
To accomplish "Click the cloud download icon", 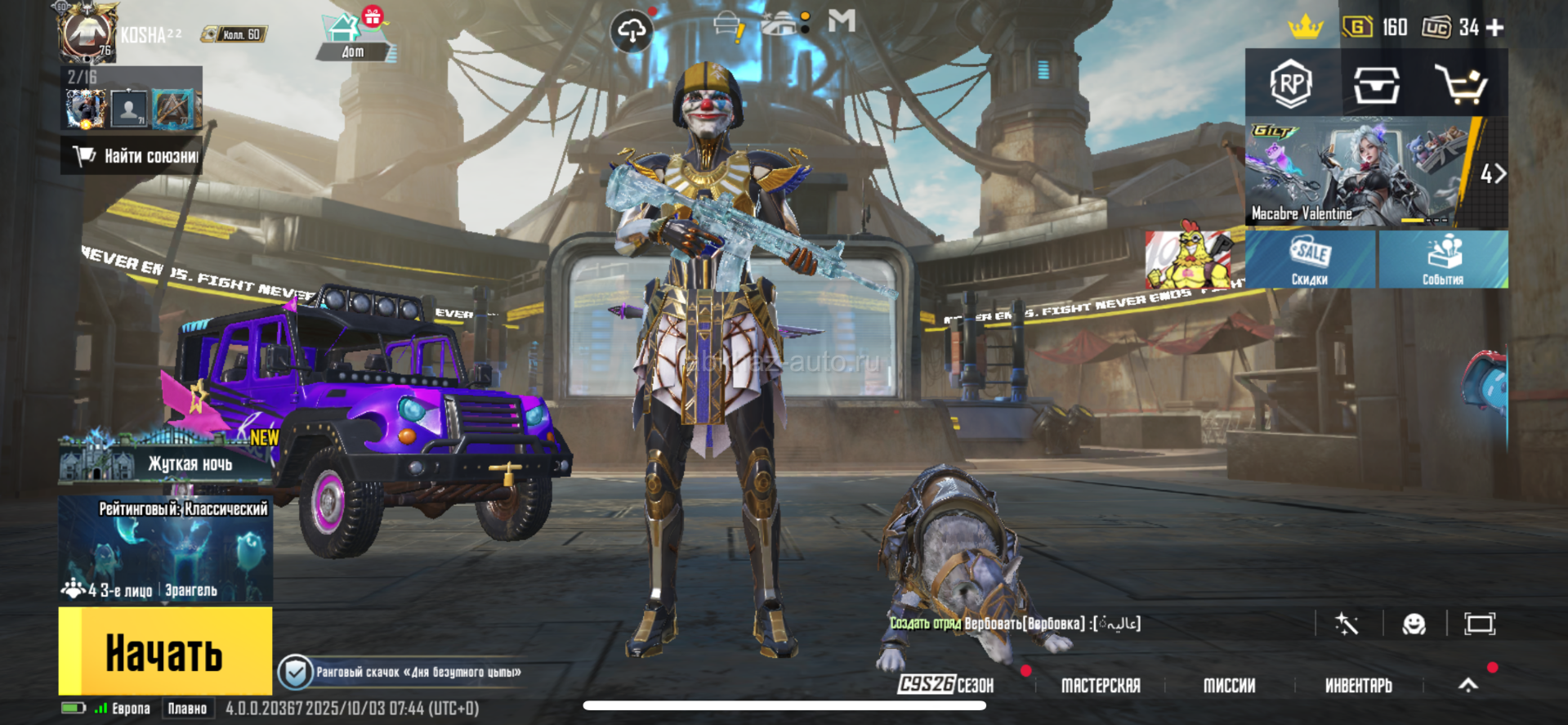I will coord(632,32).
